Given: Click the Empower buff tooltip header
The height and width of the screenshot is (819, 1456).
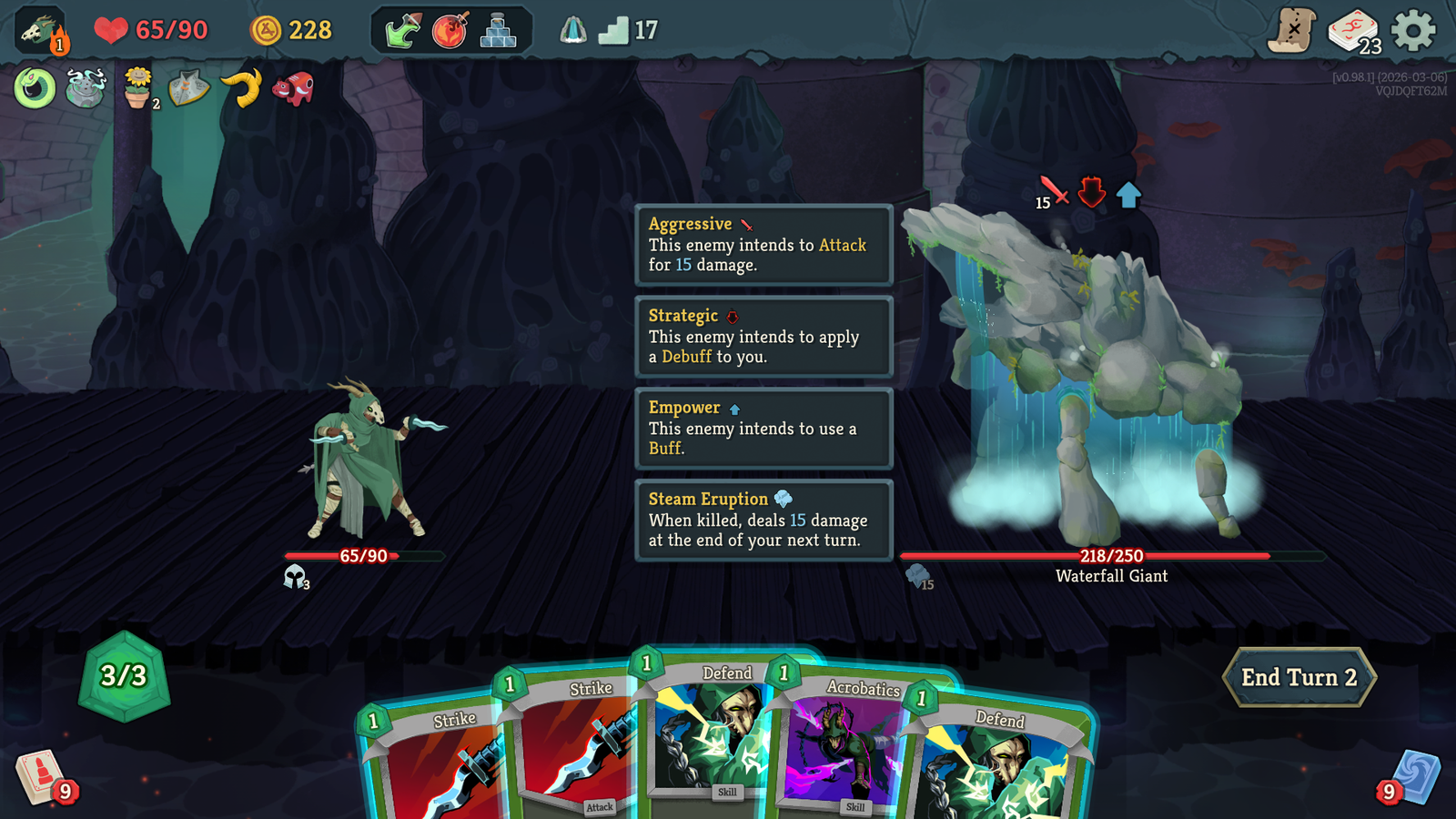Looking at the screenshot, I should (684, 408).
